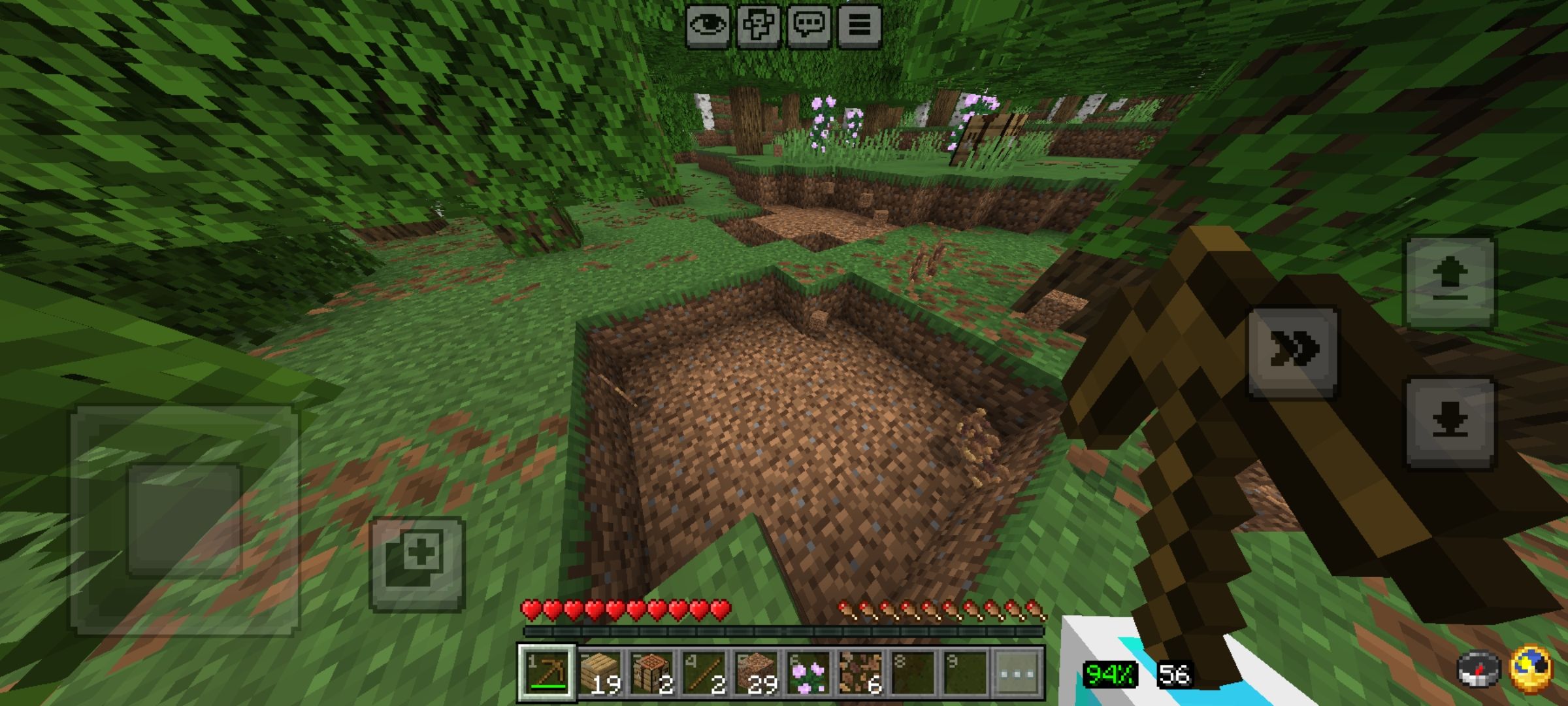1568x706 pixels.
Task: Tap the movement joystick pad
Action: point(185,520)
